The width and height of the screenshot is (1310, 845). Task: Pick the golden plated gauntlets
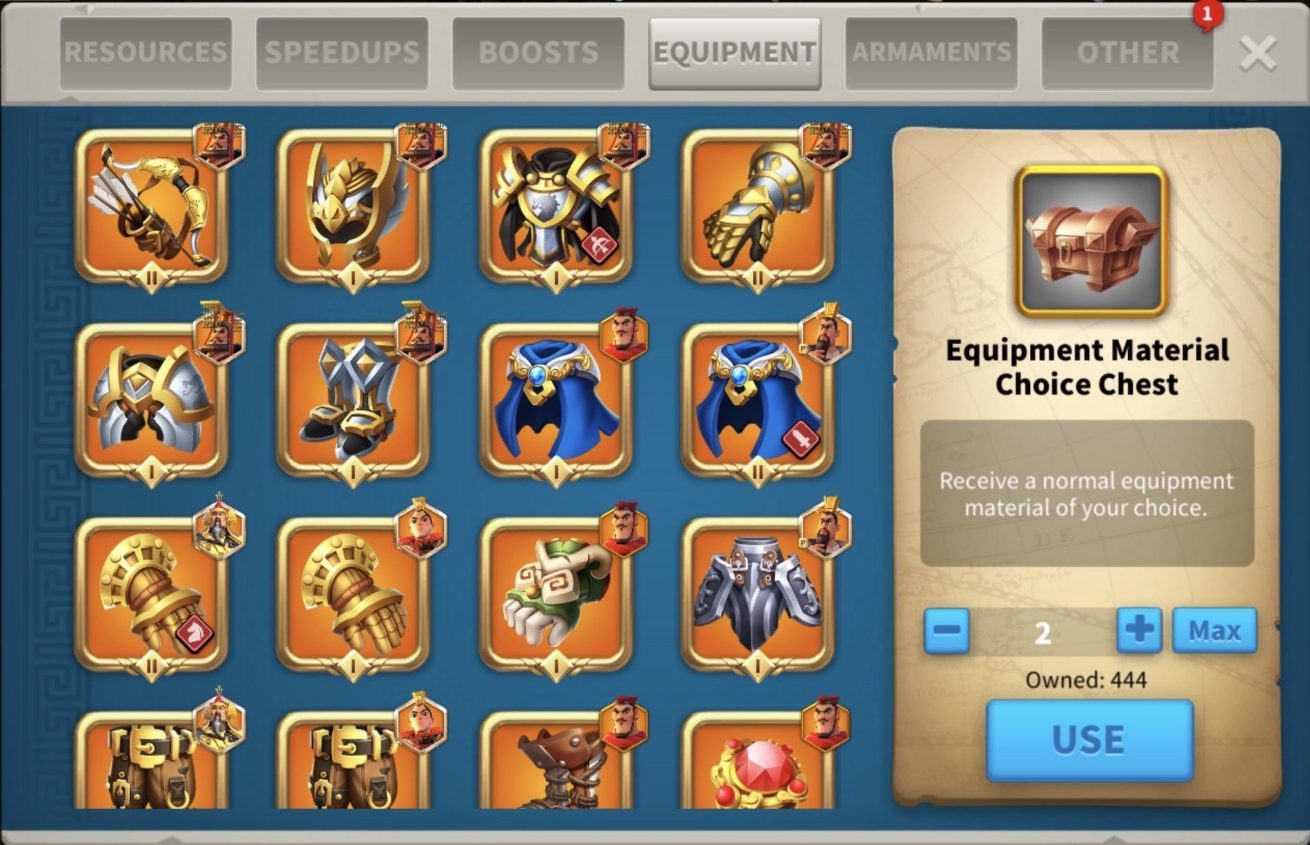[x=757, y=207]
